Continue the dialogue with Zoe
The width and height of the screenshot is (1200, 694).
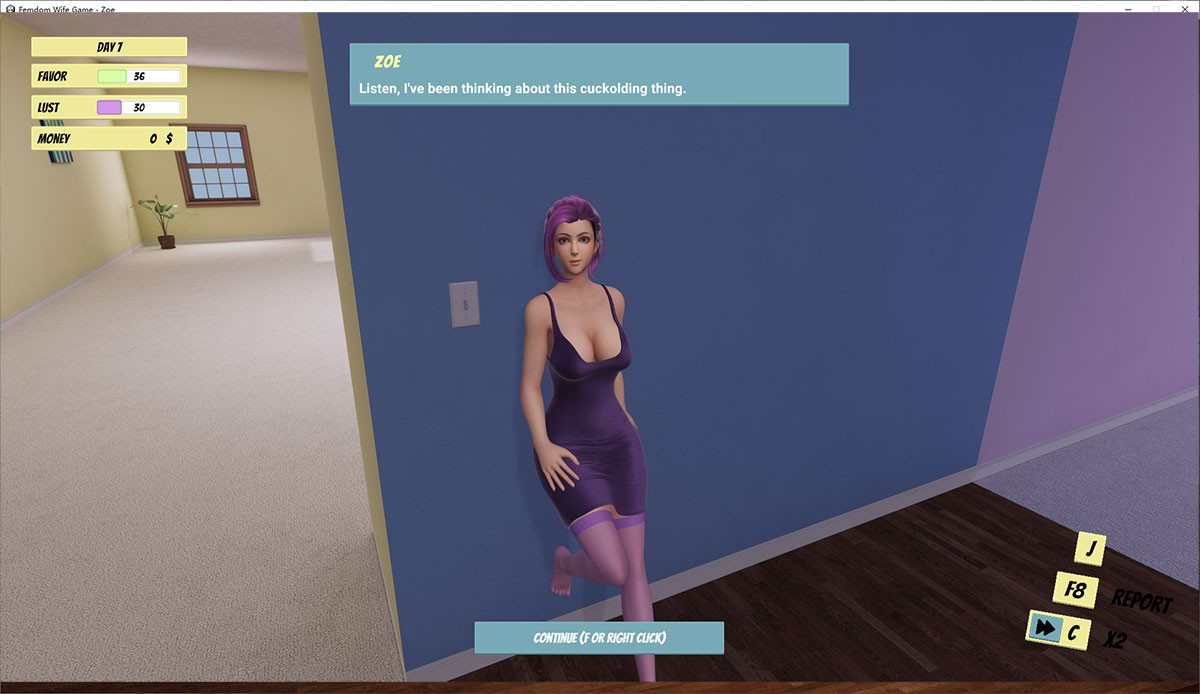pos(598,638)
